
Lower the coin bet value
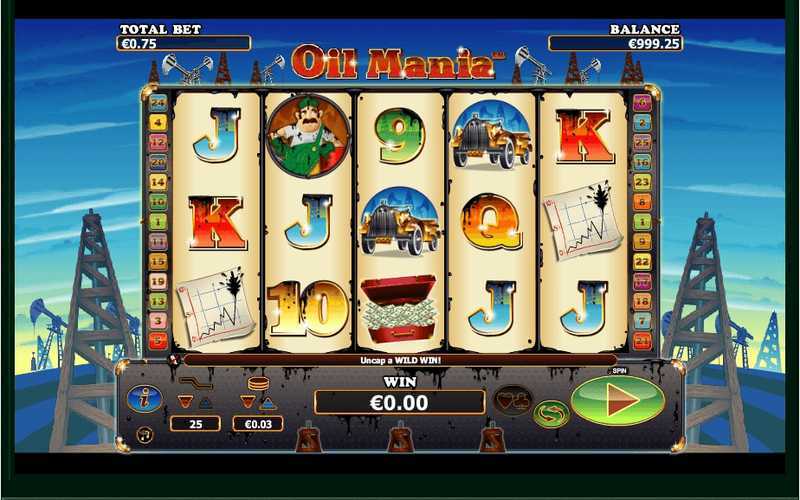click(248, 402)
